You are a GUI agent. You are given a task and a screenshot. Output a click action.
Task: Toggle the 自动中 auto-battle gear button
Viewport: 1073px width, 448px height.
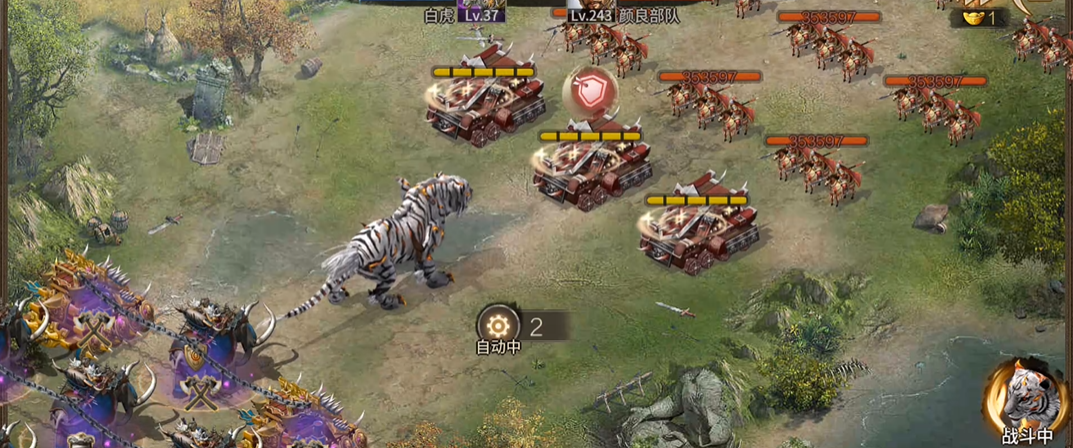tap(497, 324)
